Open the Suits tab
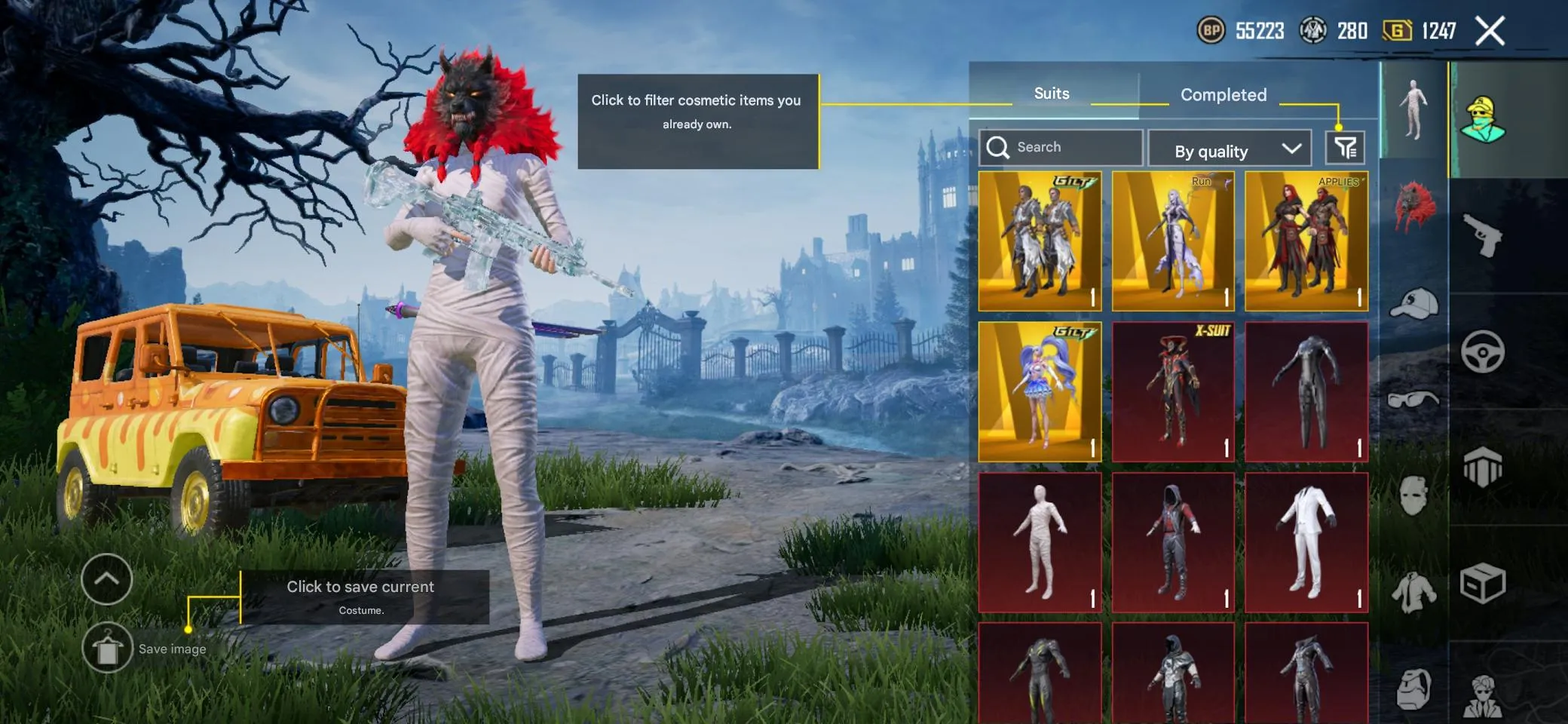The height and width of the screenshot is (724, 1568). 1051,93
